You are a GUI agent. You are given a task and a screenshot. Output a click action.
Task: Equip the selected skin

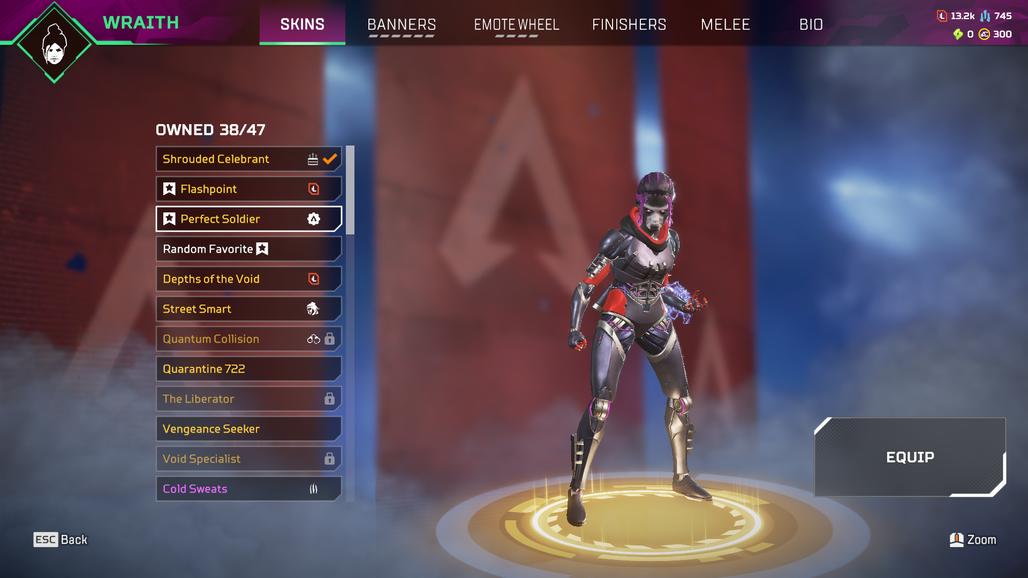(909, 457)
